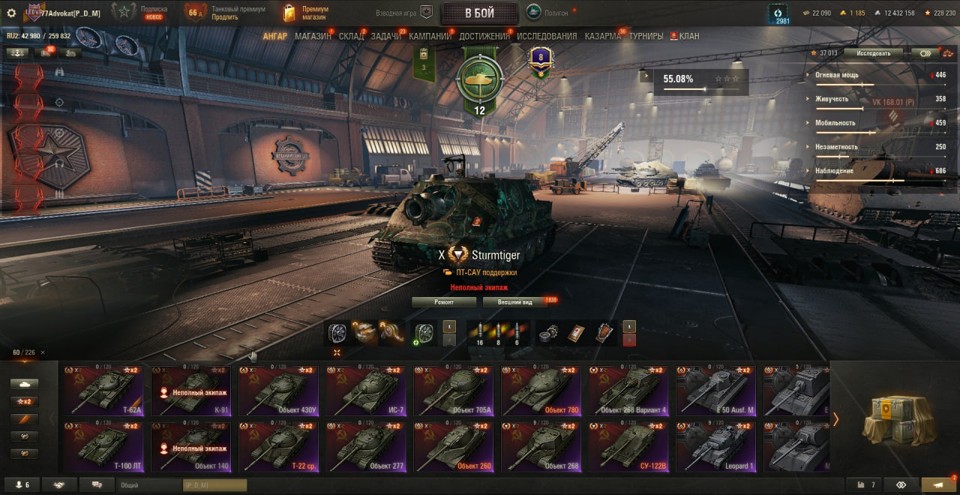The height and width of the screenshot is (495, 960).
Task: Start a battle with the В БОЙ button
Action: click(x=479, y=13)
